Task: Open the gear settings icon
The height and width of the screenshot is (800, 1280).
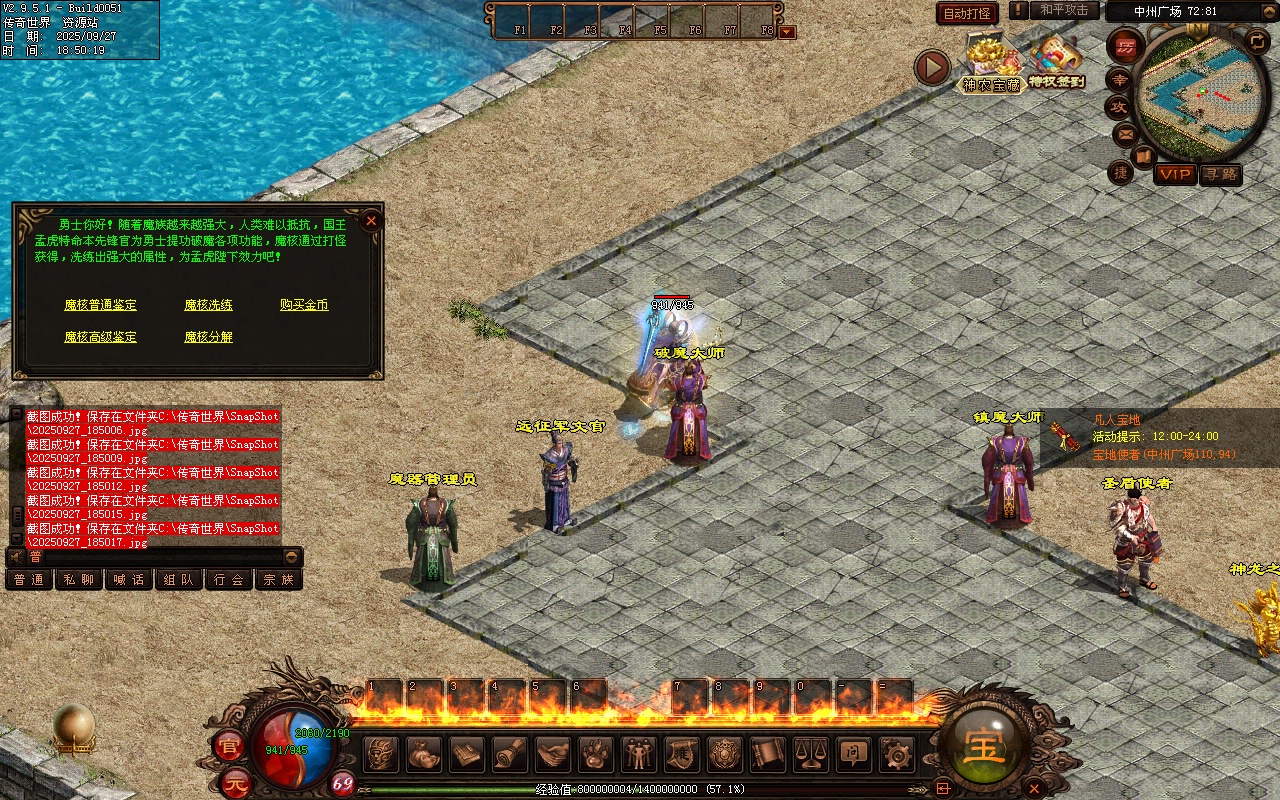Action: point(895,754)
